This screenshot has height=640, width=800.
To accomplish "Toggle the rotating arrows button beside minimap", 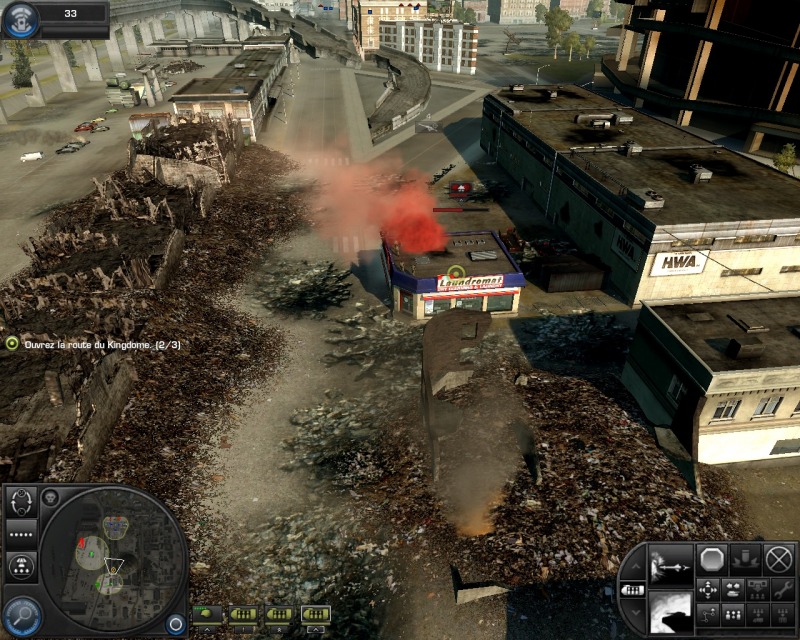I will tap(21, 504).
